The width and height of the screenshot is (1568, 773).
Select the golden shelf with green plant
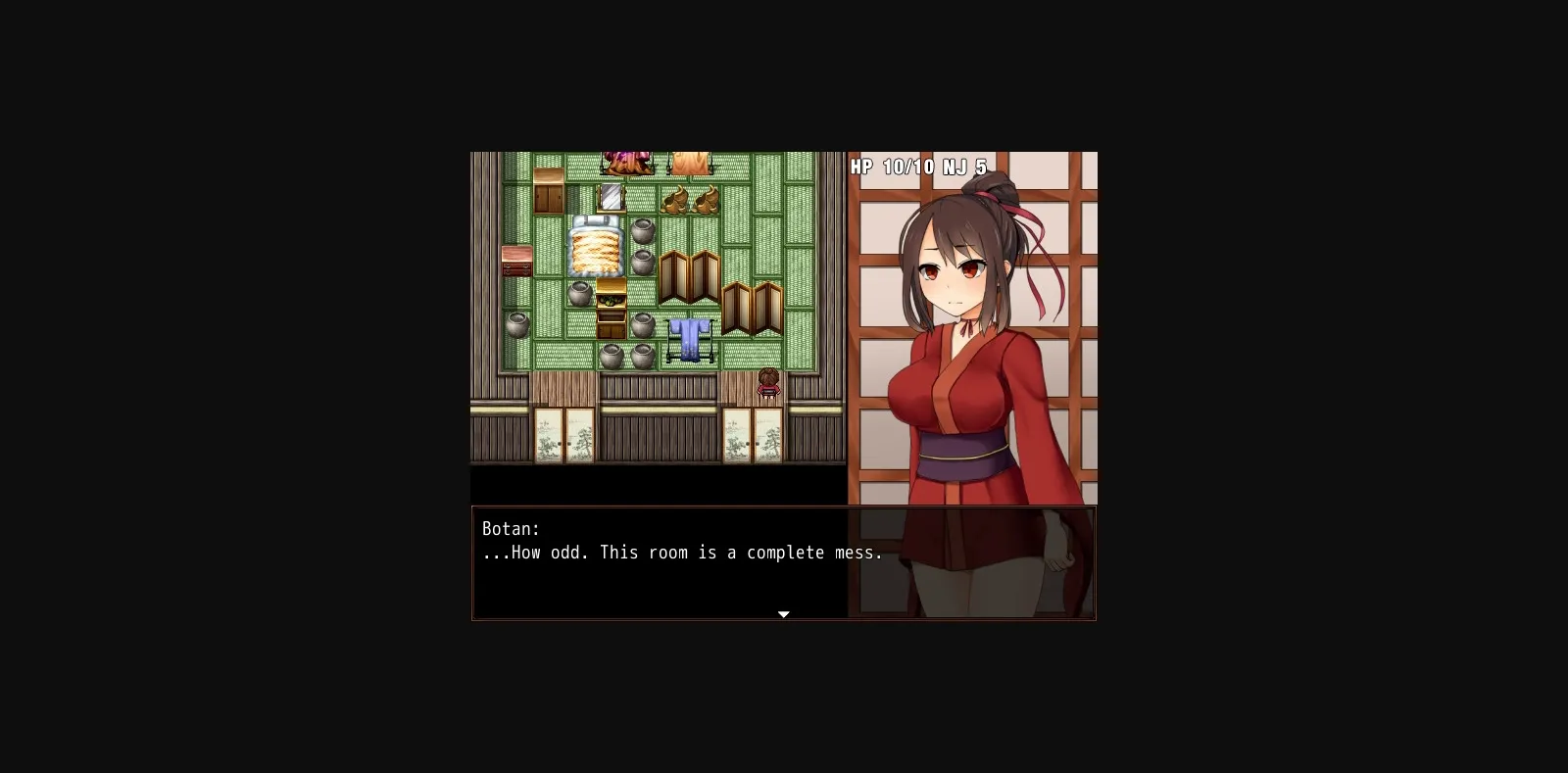tap(612, 302)
